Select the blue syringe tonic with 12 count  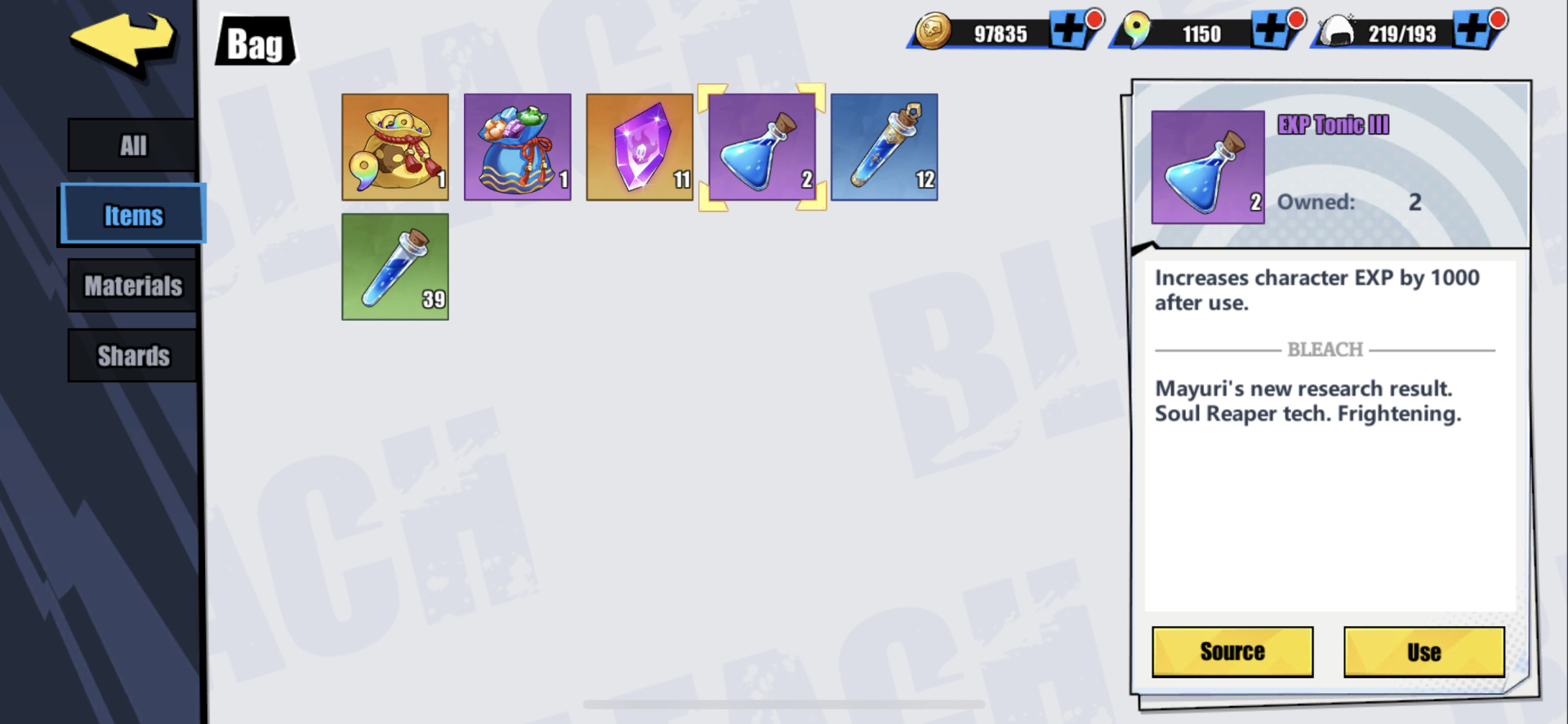point(884,147)
